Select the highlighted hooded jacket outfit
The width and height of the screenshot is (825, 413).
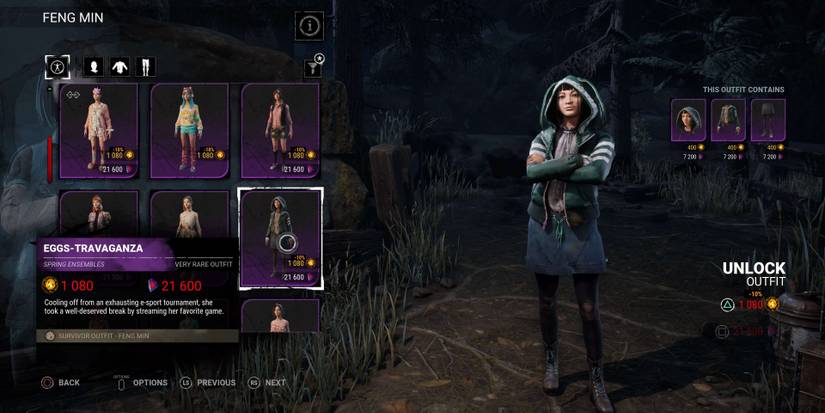coord(280,237)
